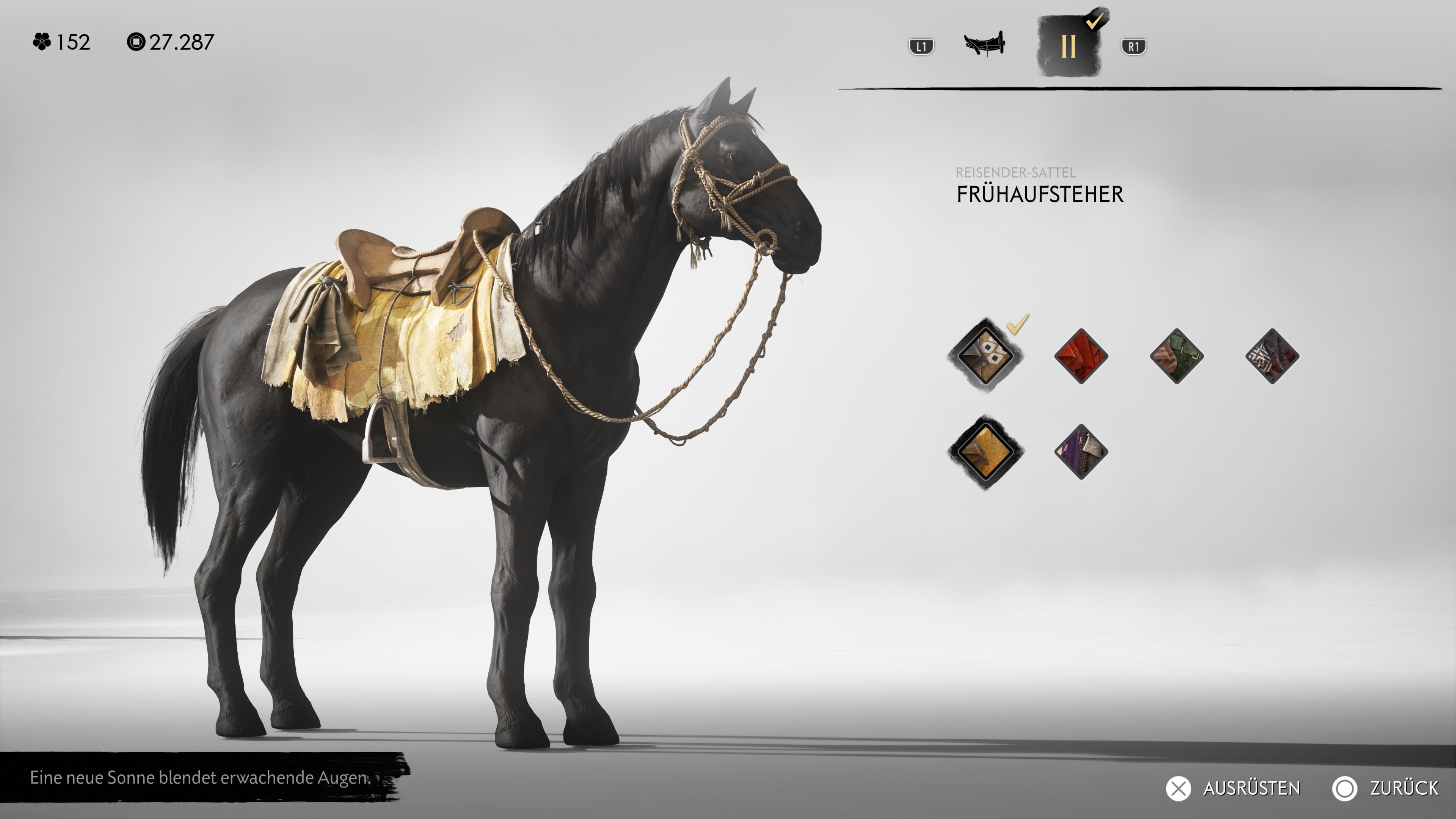Select the grey blood-spattered saddle dye
Screen dimensions: 1456x819
[x=1272, y=356]
